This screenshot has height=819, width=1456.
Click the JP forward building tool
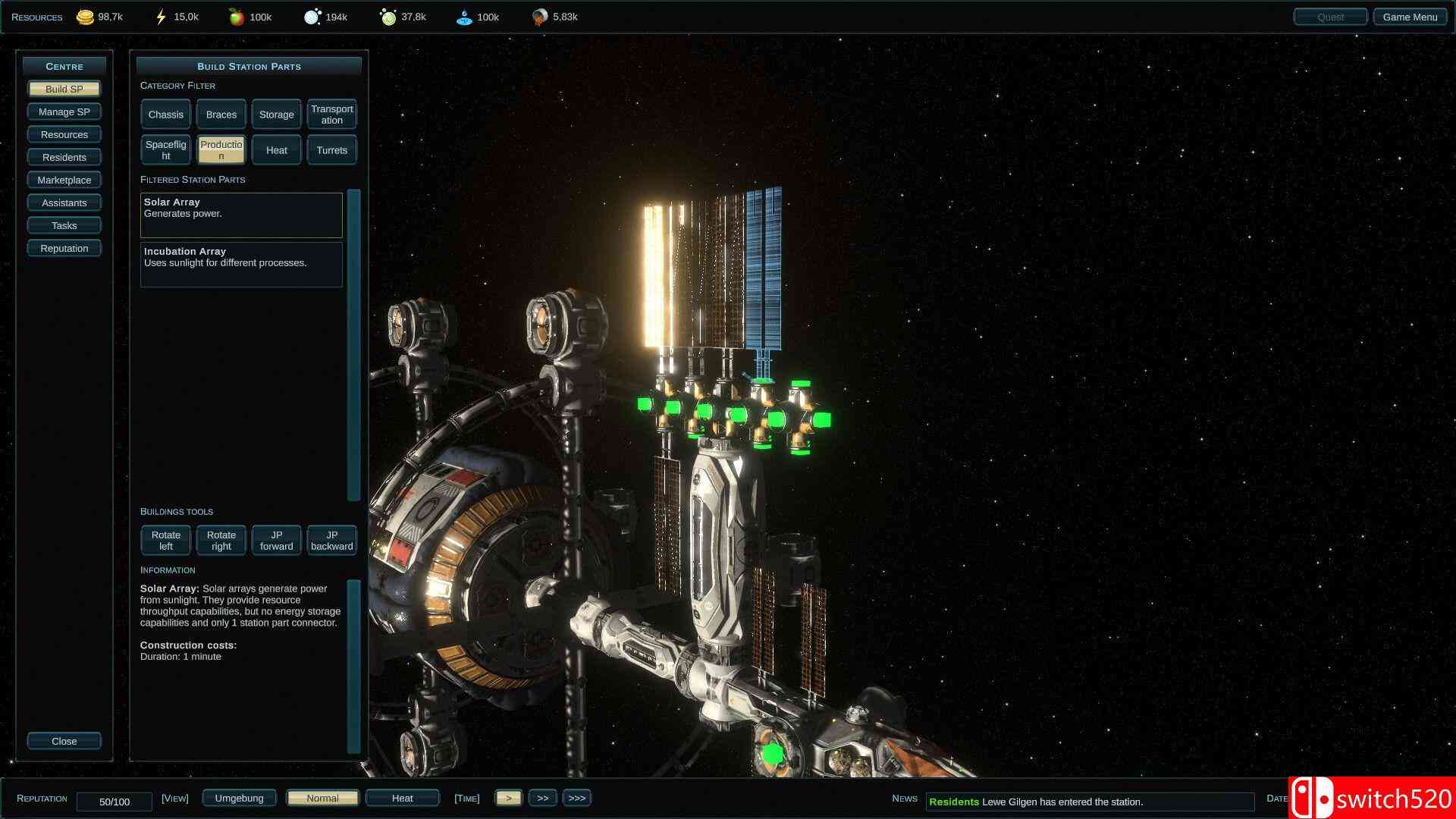277,541
